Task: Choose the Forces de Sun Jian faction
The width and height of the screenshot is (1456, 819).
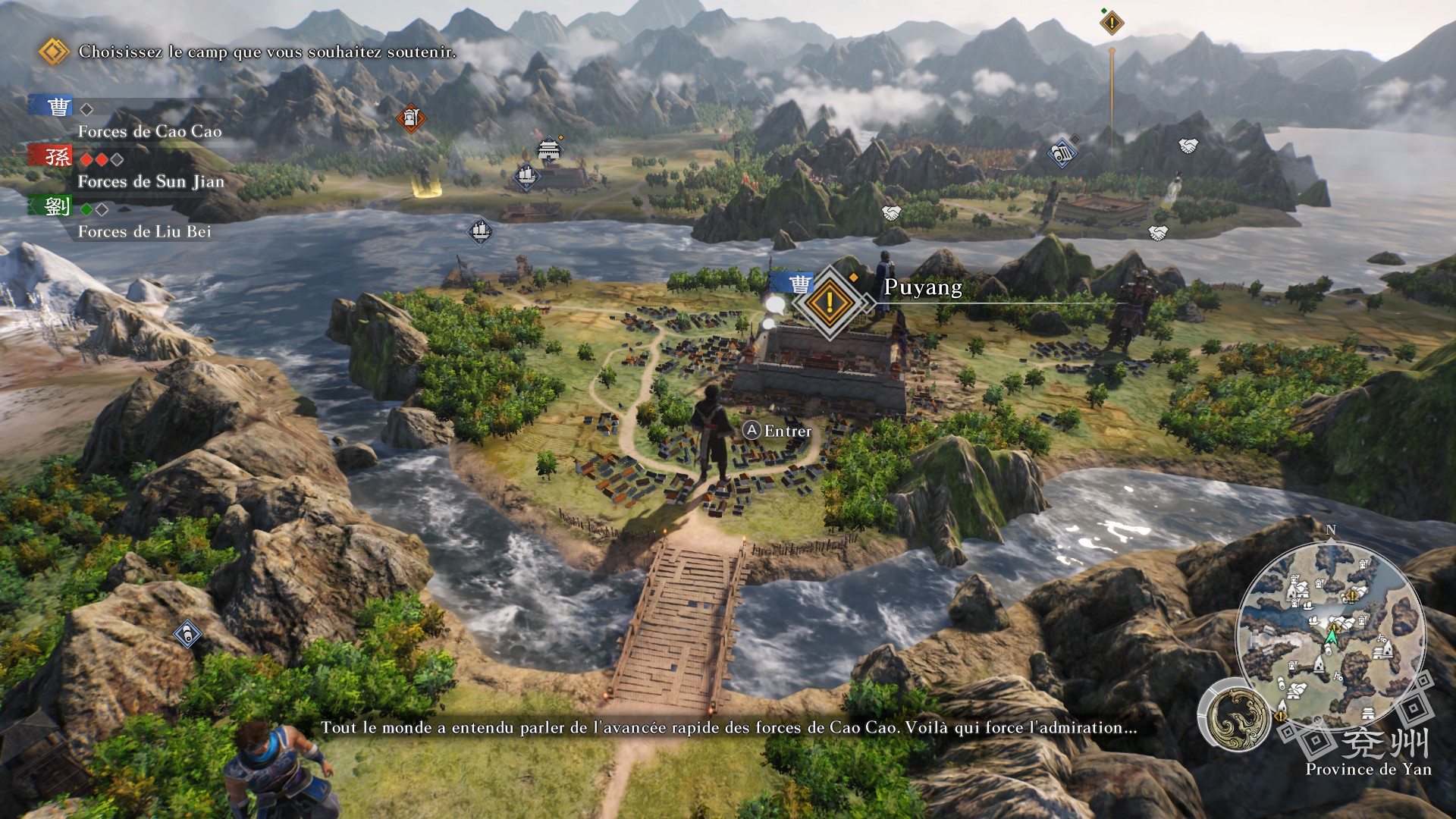Action: pos(150,181)
